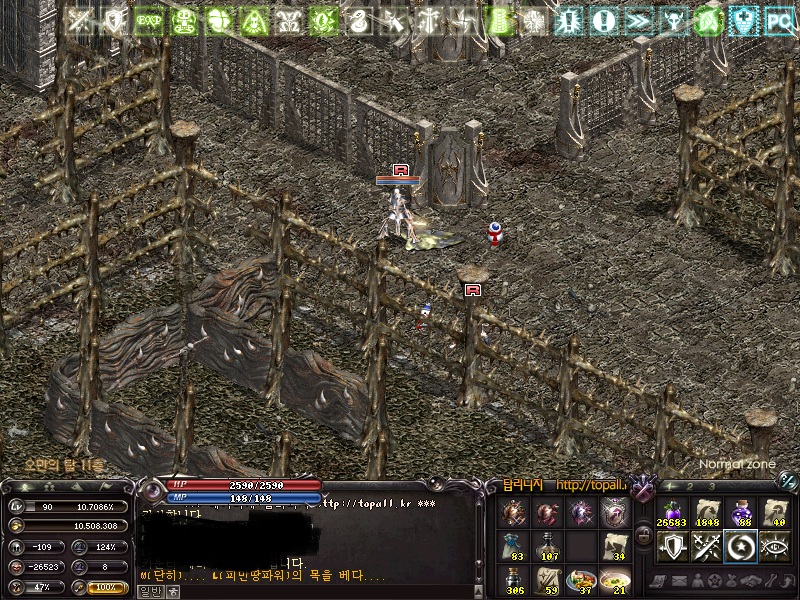Viewport: 800px width, 600px height.
Task: Click the EXP buff icon
Action: pos(149,20)
